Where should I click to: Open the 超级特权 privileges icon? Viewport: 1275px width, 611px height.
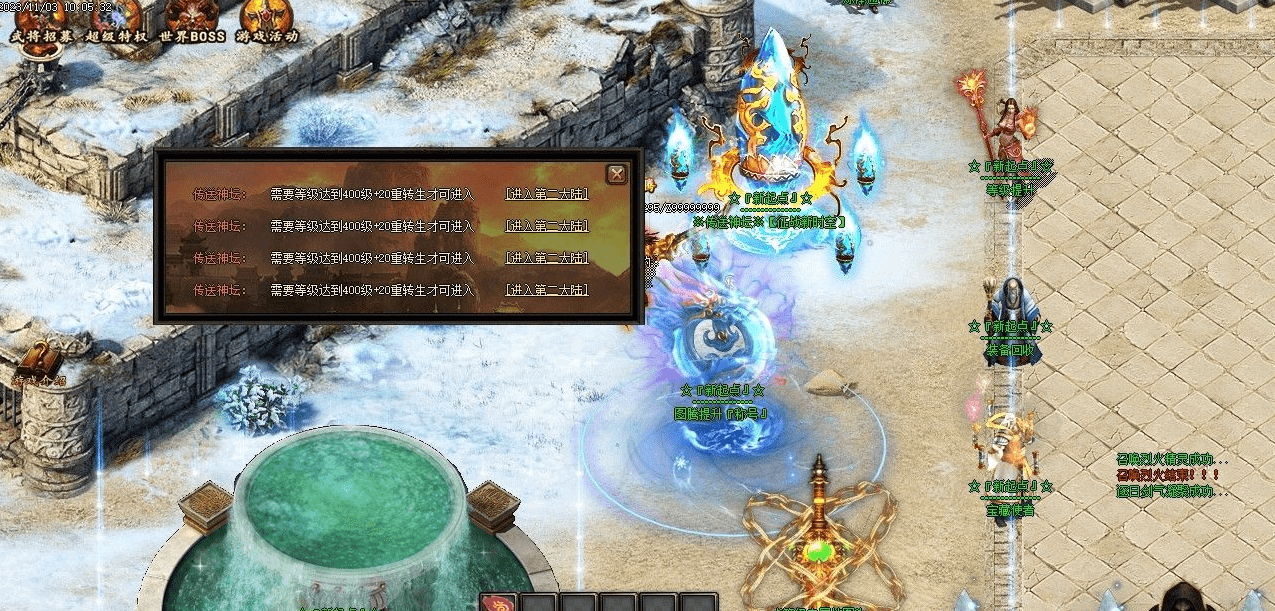[x=118, y=20]
